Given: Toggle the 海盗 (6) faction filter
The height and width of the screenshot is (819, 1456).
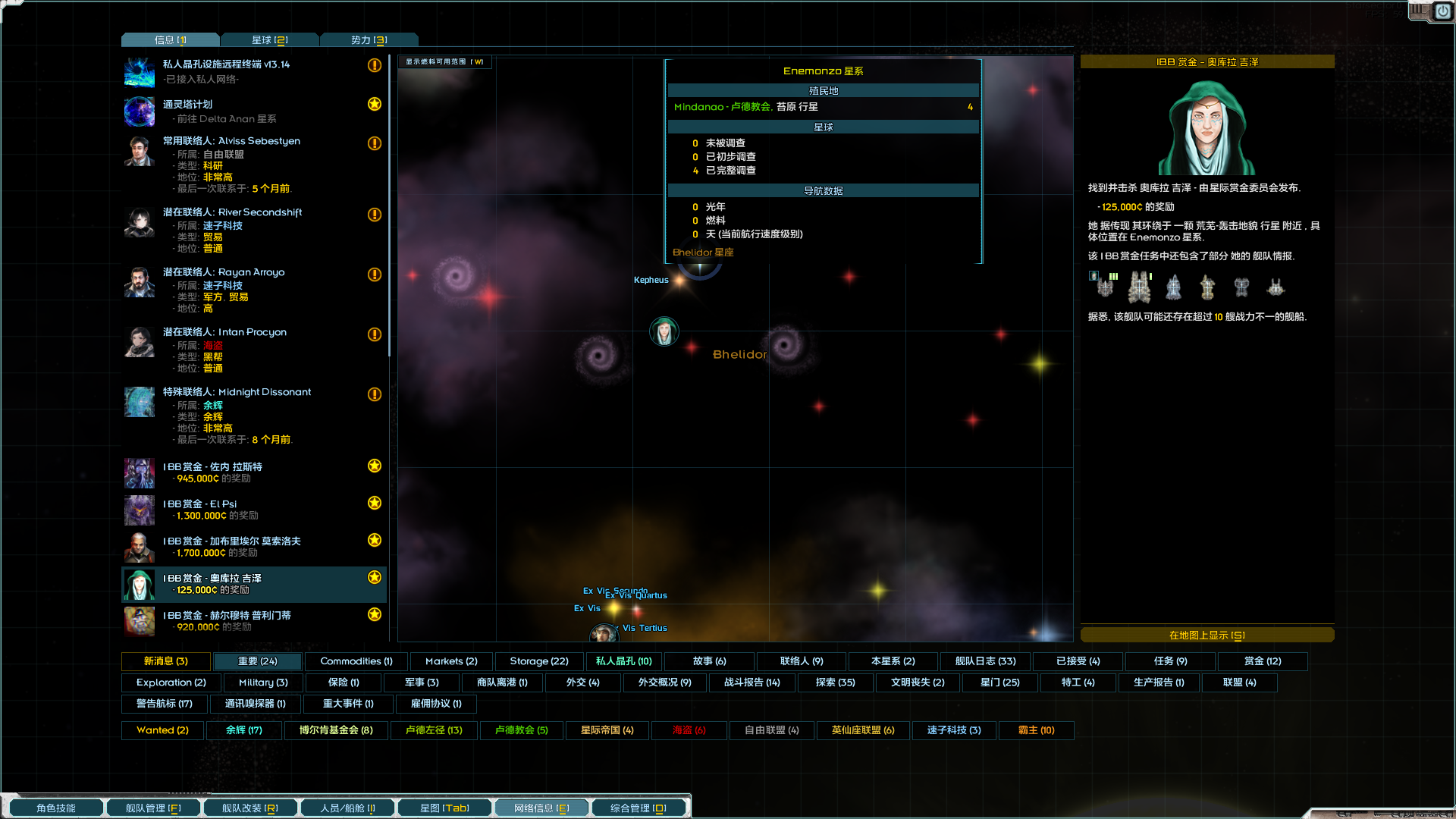Looking at the screenshot, I should tap(688, 730).
